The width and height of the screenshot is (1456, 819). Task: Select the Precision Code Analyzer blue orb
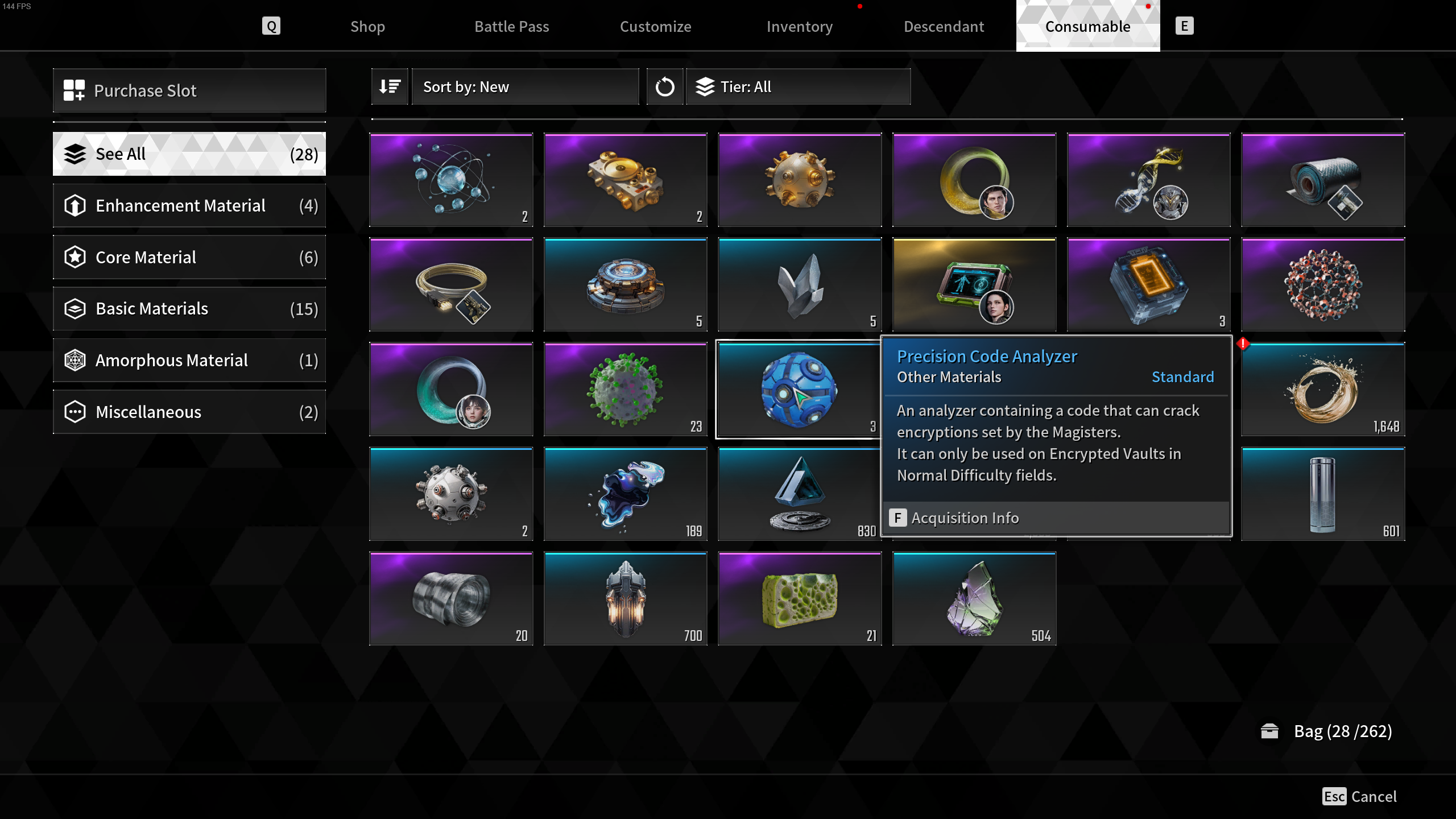coord(799,389)
